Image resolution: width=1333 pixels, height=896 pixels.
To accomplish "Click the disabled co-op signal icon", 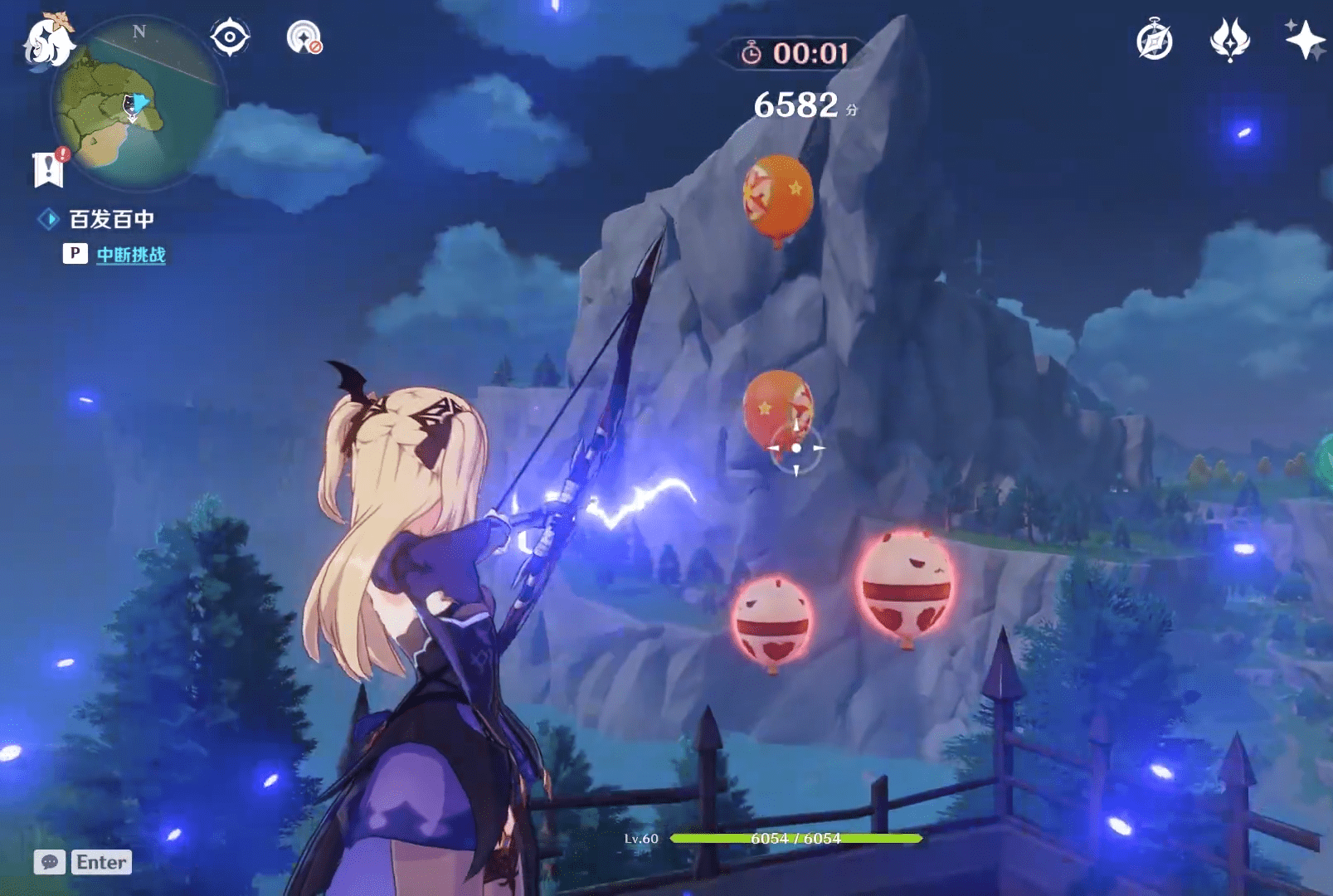I will [304, 37].
